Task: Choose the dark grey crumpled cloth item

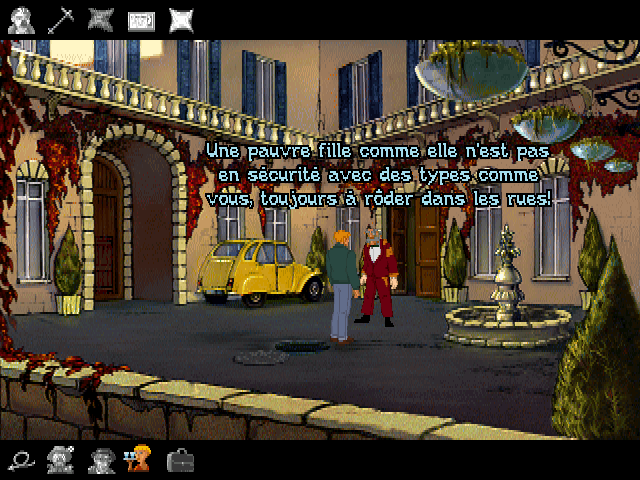Action: pyautogui.click(x=101, y=19)
